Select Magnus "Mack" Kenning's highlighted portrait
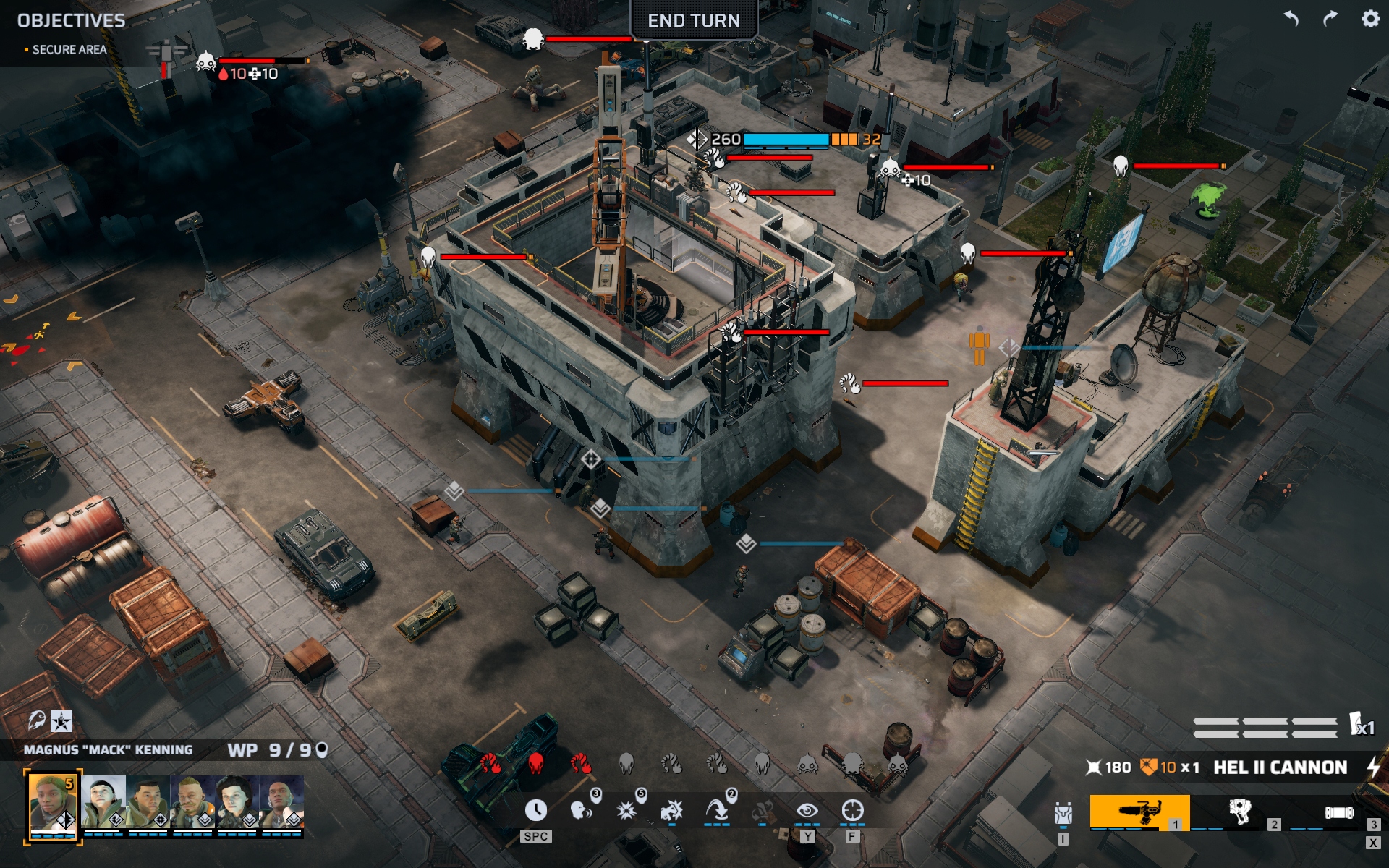Image resolution: width=1389 pixels, height=868 pixels. [x=52, y=804]
